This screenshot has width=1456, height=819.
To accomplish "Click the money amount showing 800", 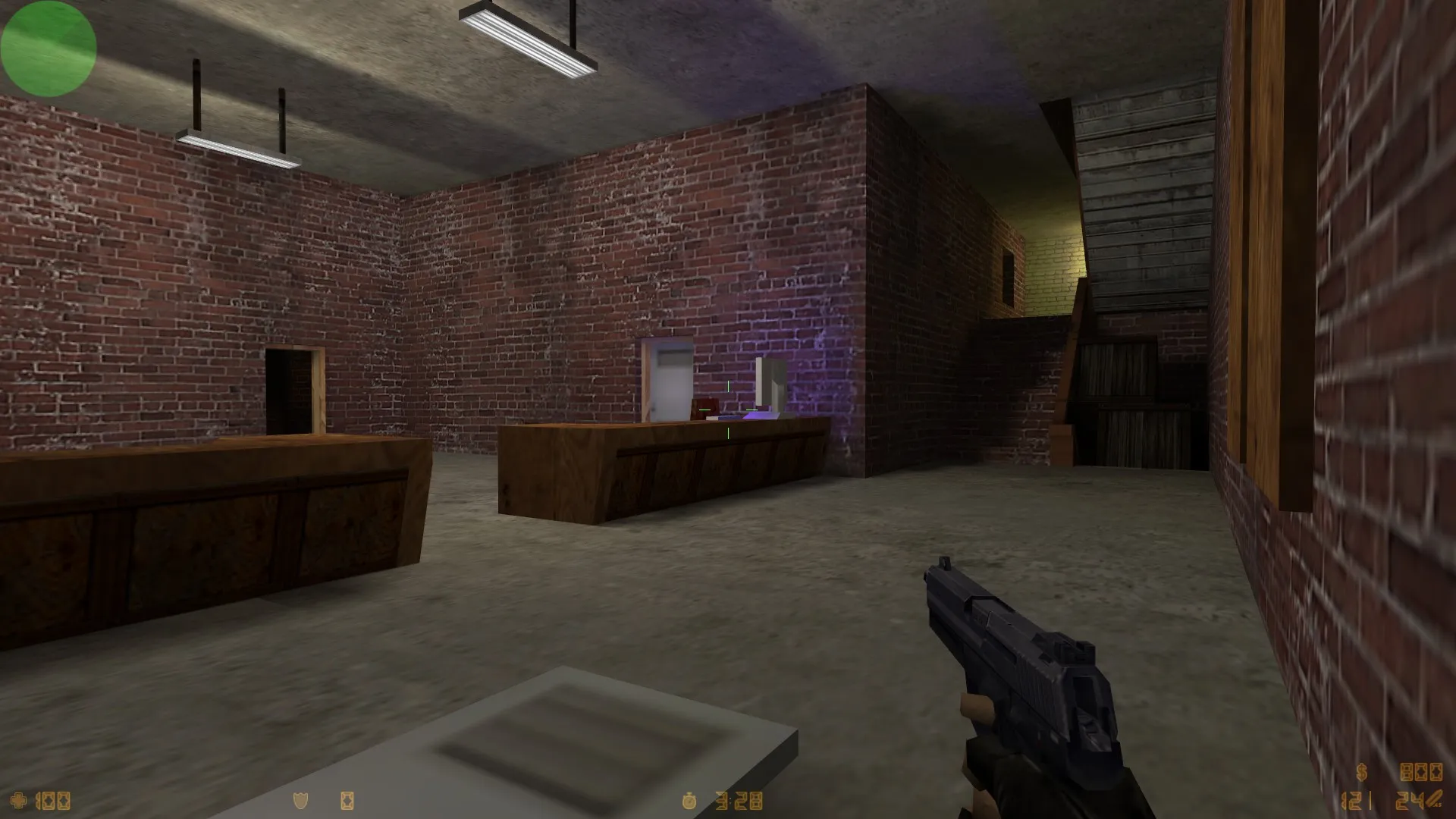I will point(1422,773).
